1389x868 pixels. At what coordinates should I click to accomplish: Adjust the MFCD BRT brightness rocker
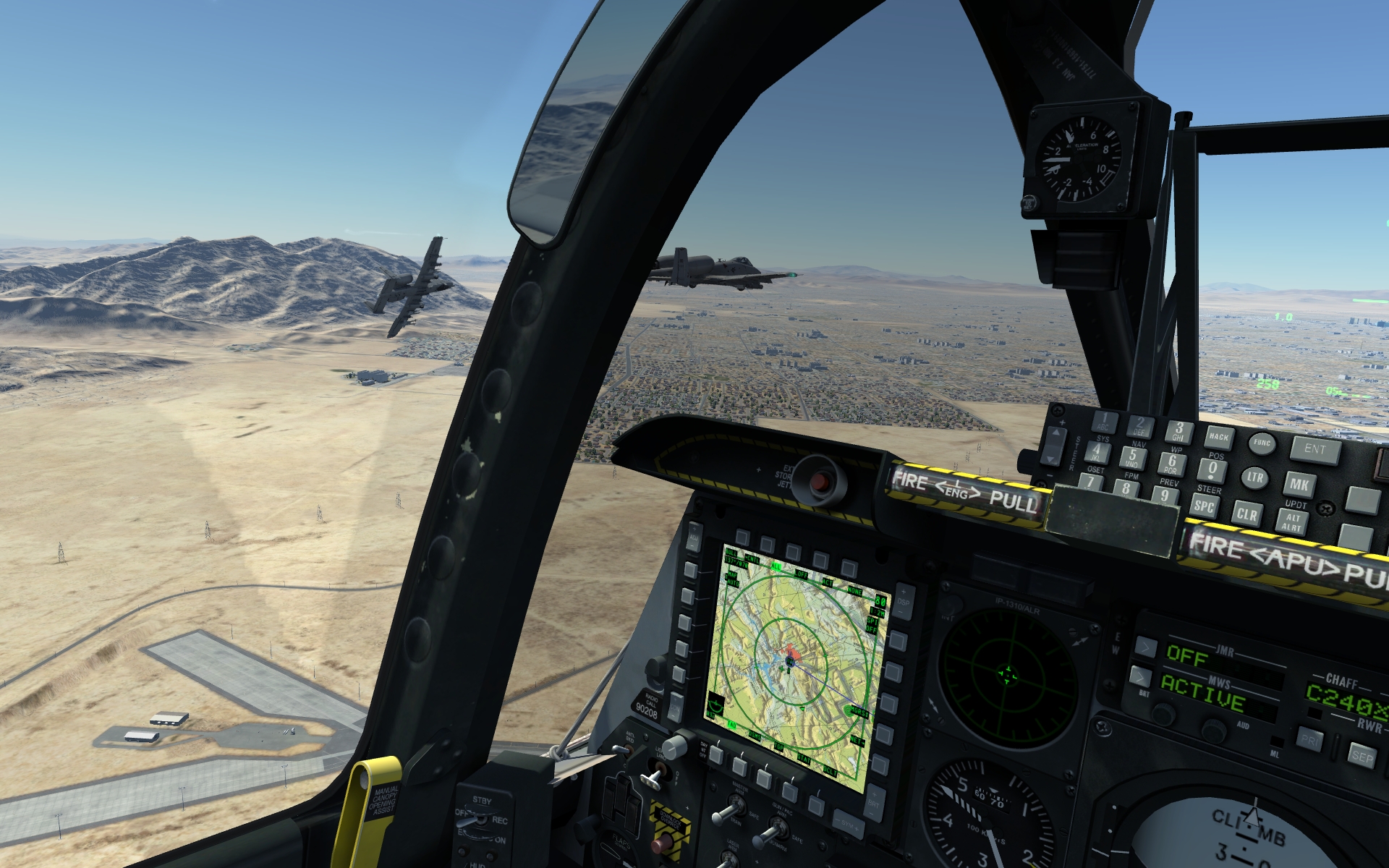pos(875,801)
